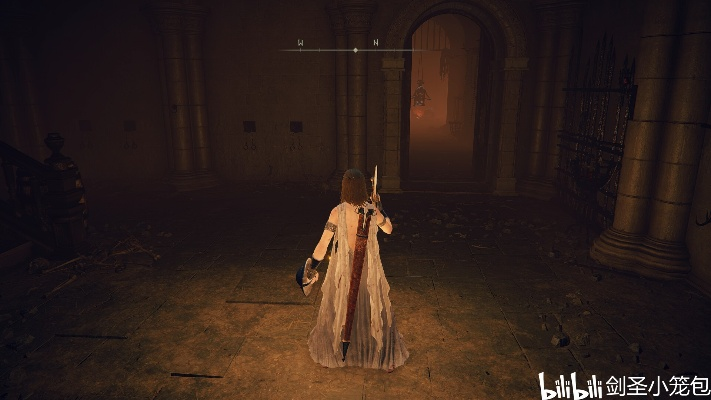Click the compass bar showing W and N
Image resolution: width=711 pixels, height=400 pixels.
click(355, 48)
